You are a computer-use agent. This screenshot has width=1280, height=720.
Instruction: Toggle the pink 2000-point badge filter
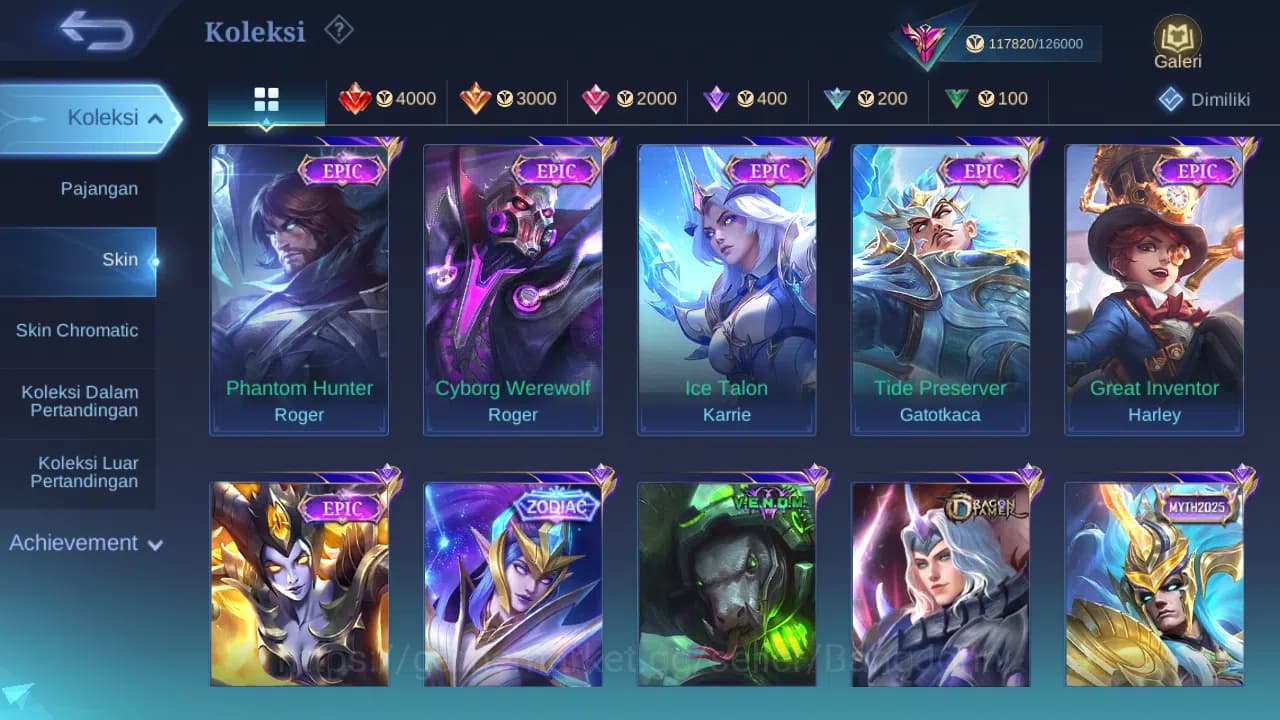(597, 100)
